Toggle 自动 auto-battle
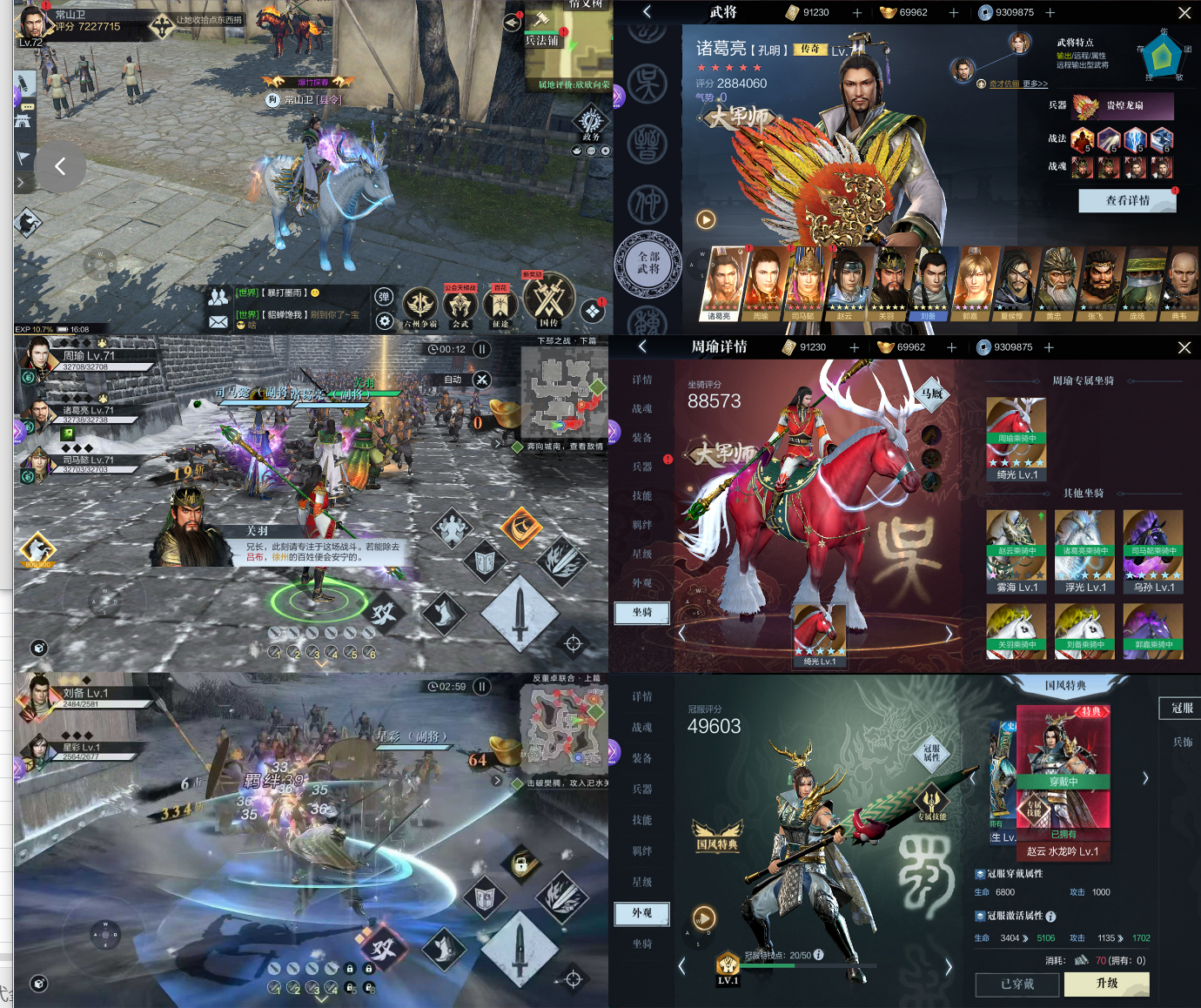The image size is (1201, 1008). (480, 380)
